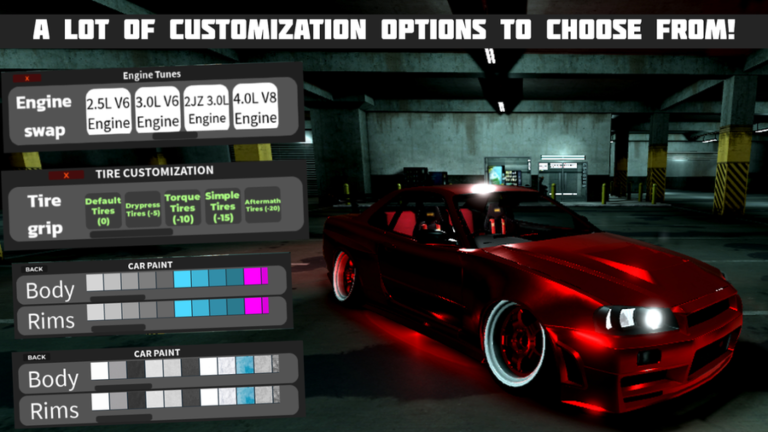
Task: Equip the Simple Tires (-15)
Action: coord(222,208)
